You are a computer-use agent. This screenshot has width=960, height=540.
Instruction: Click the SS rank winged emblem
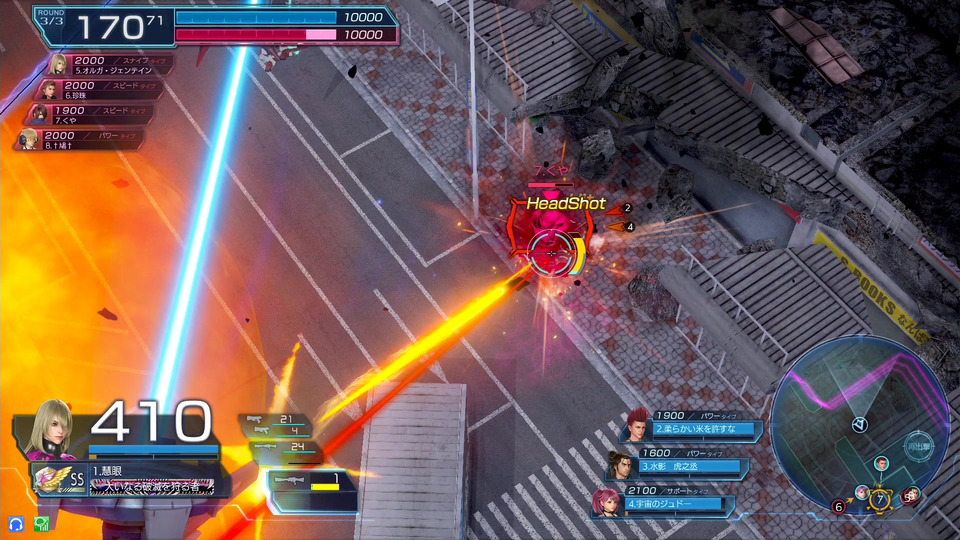tap(50, 481)
